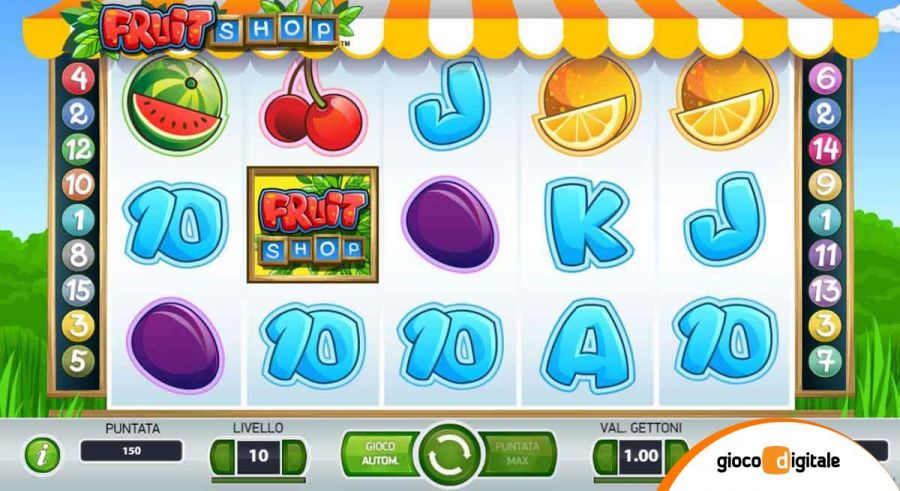900x491 pixels.
Task: Open the green info paytable button
Action: pos(42,456)
